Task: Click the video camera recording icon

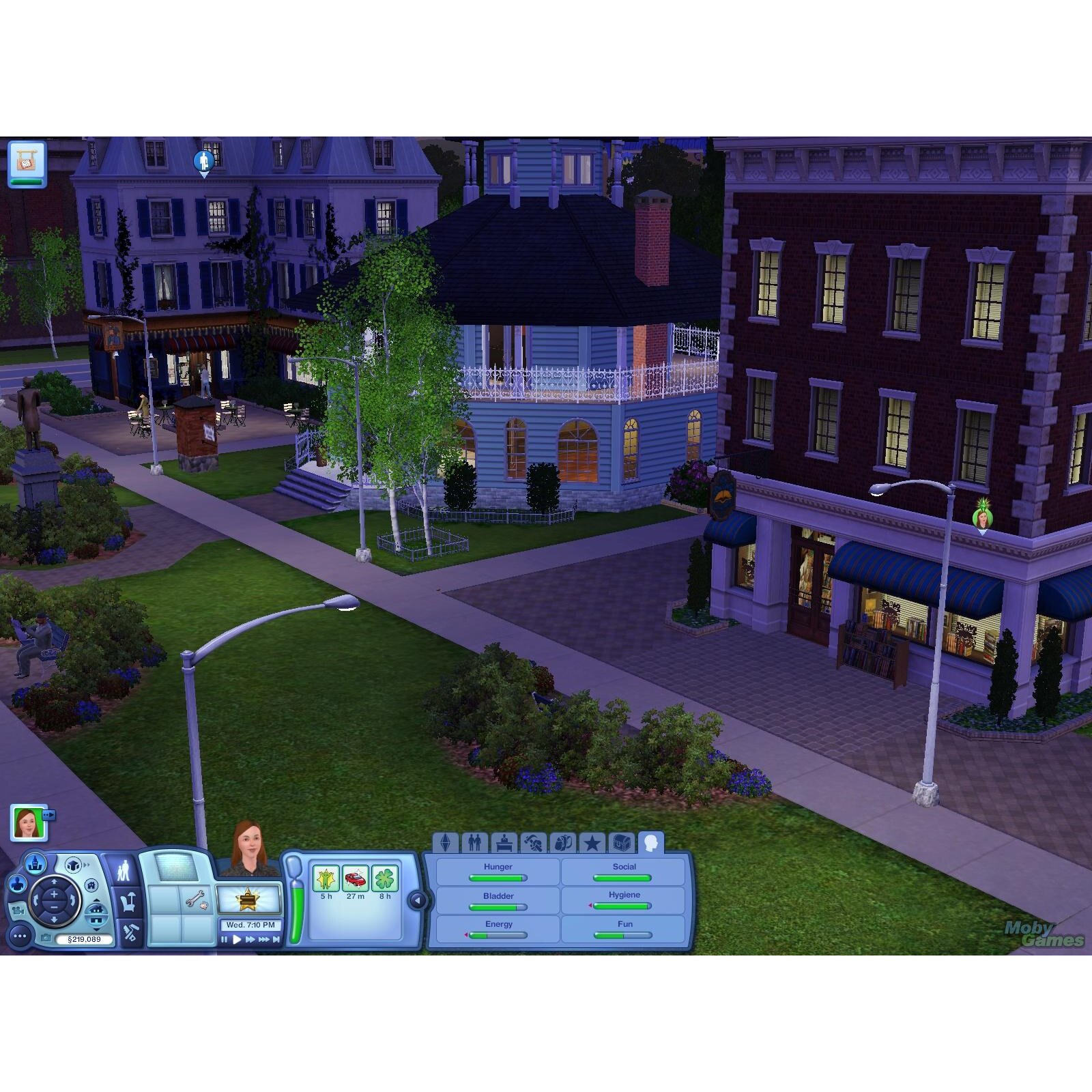Action: click(18, 912)
